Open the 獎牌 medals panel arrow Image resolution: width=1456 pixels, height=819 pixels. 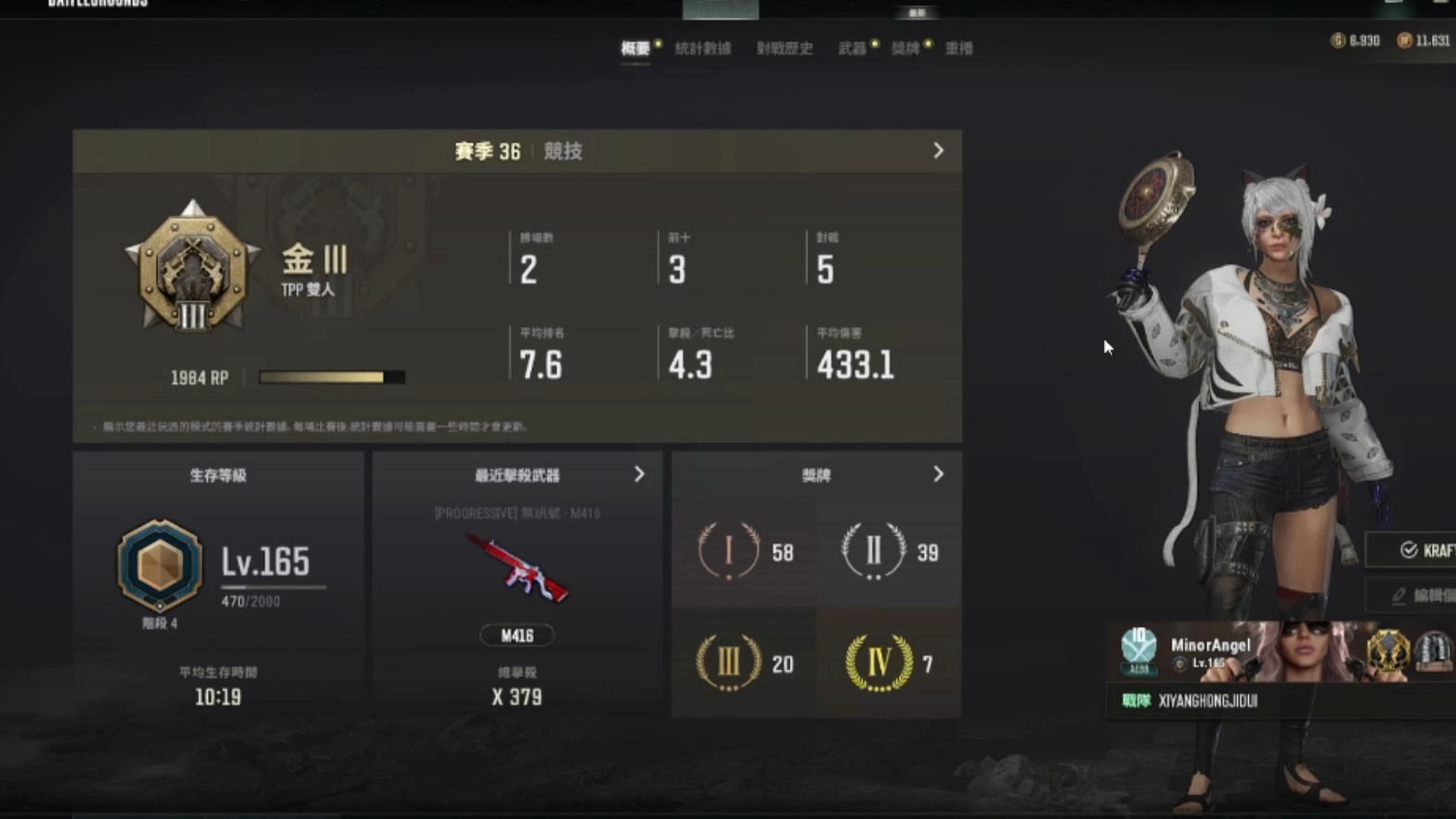938,474
